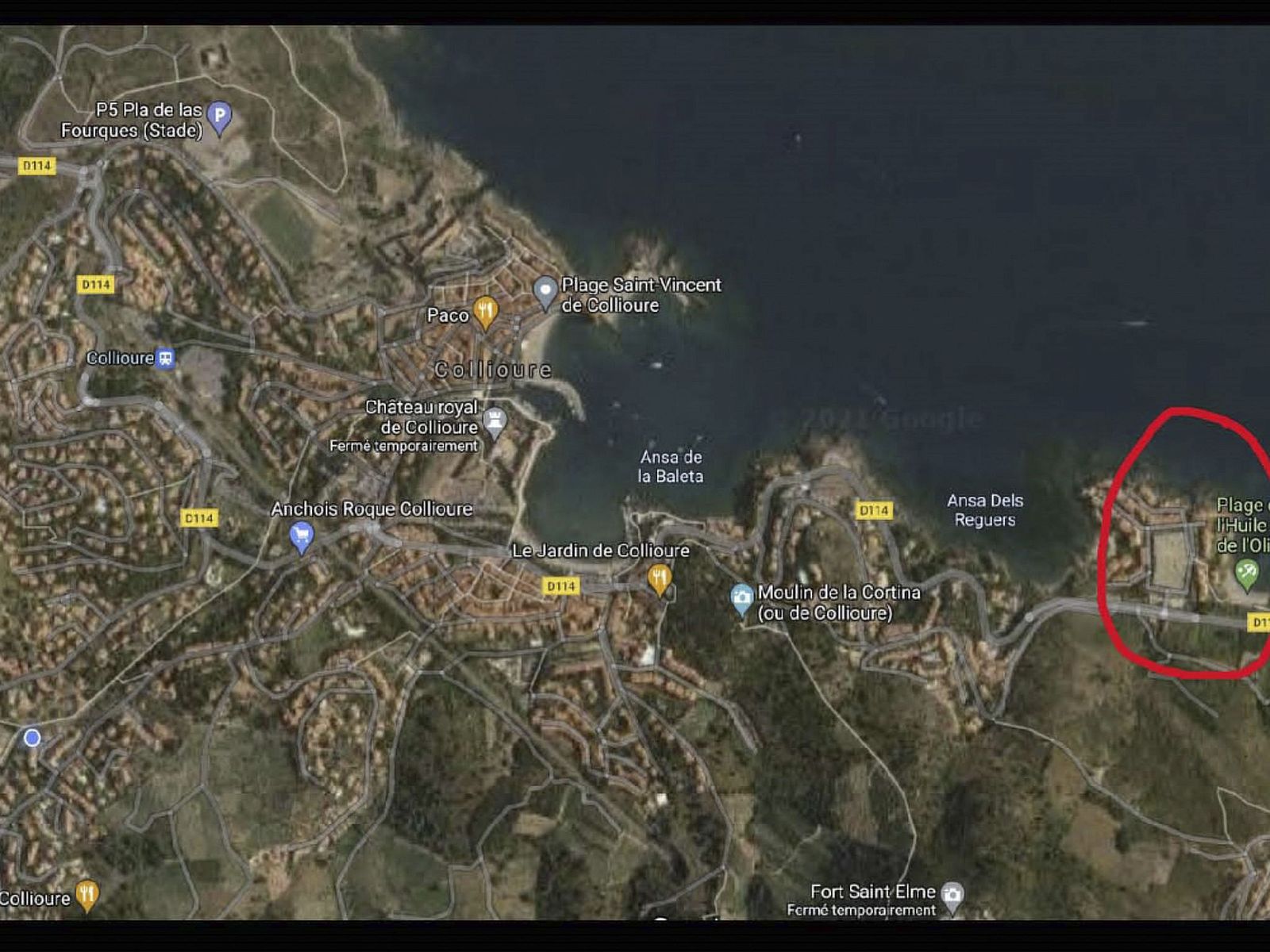Click the Plage Saint Vincent location pin

[x=545, y=290]
